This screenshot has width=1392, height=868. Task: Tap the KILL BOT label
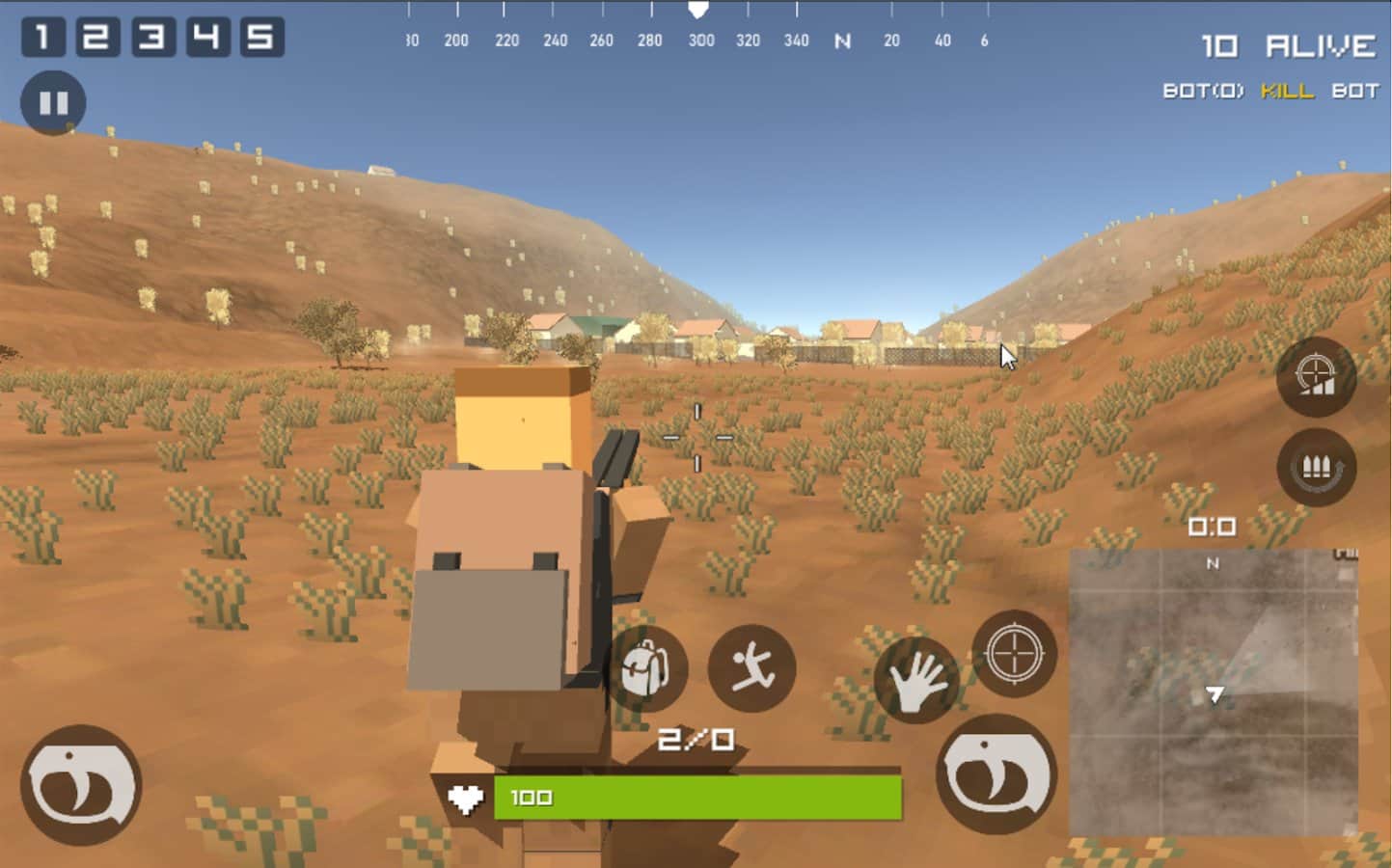point(1315,91)
